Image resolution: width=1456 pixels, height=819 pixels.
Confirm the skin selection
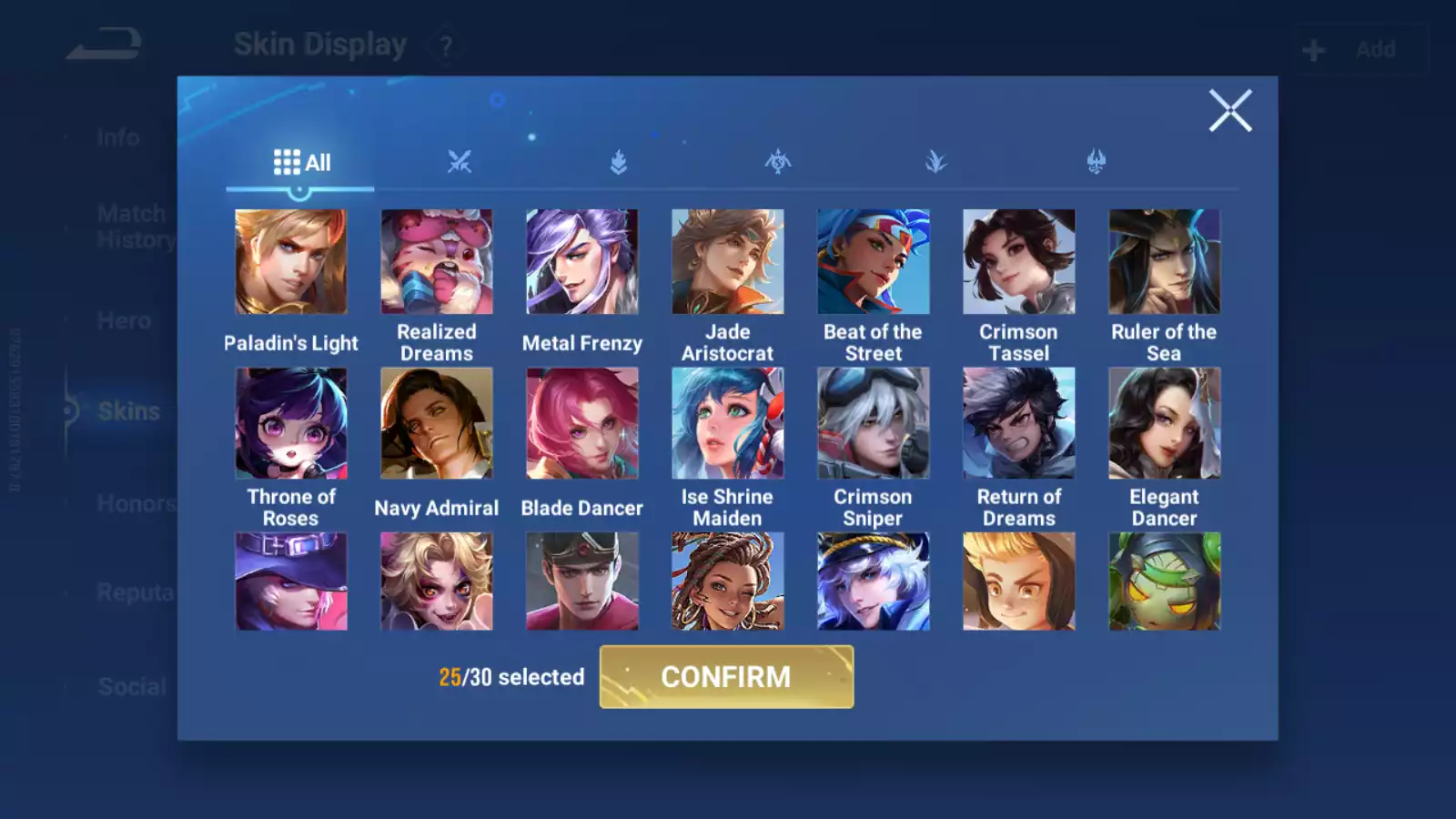point(726,677)
